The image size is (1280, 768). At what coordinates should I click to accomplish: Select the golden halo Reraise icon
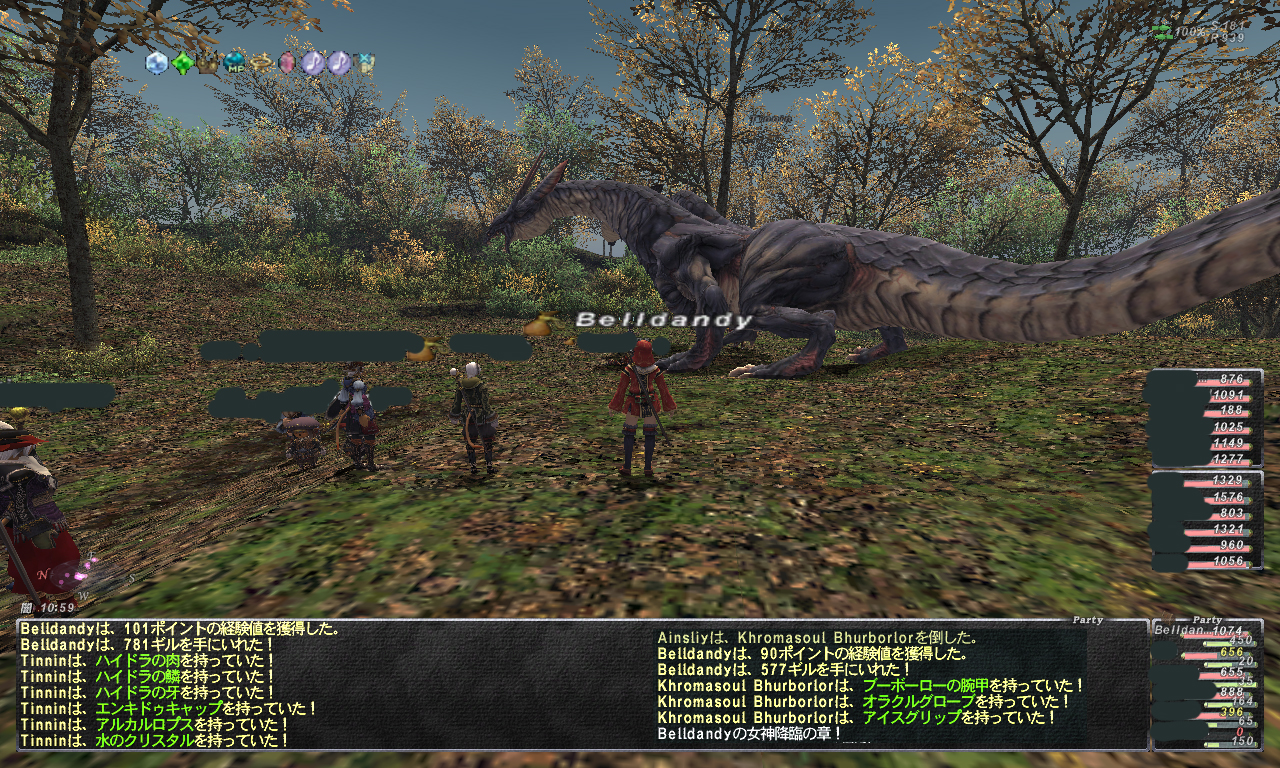coord(262,64)
